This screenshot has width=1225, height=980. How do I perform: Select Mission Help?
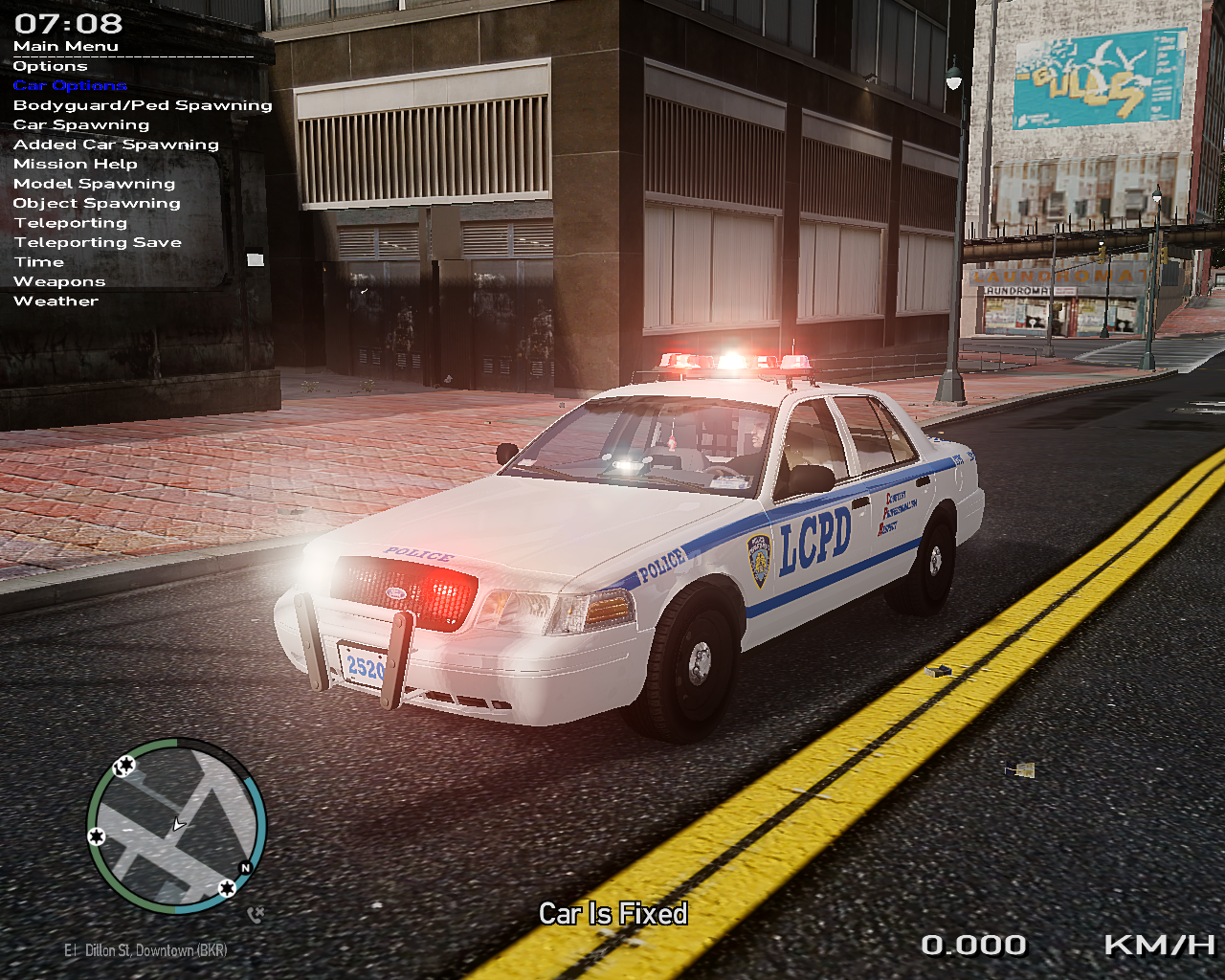(x=76, y=165)
